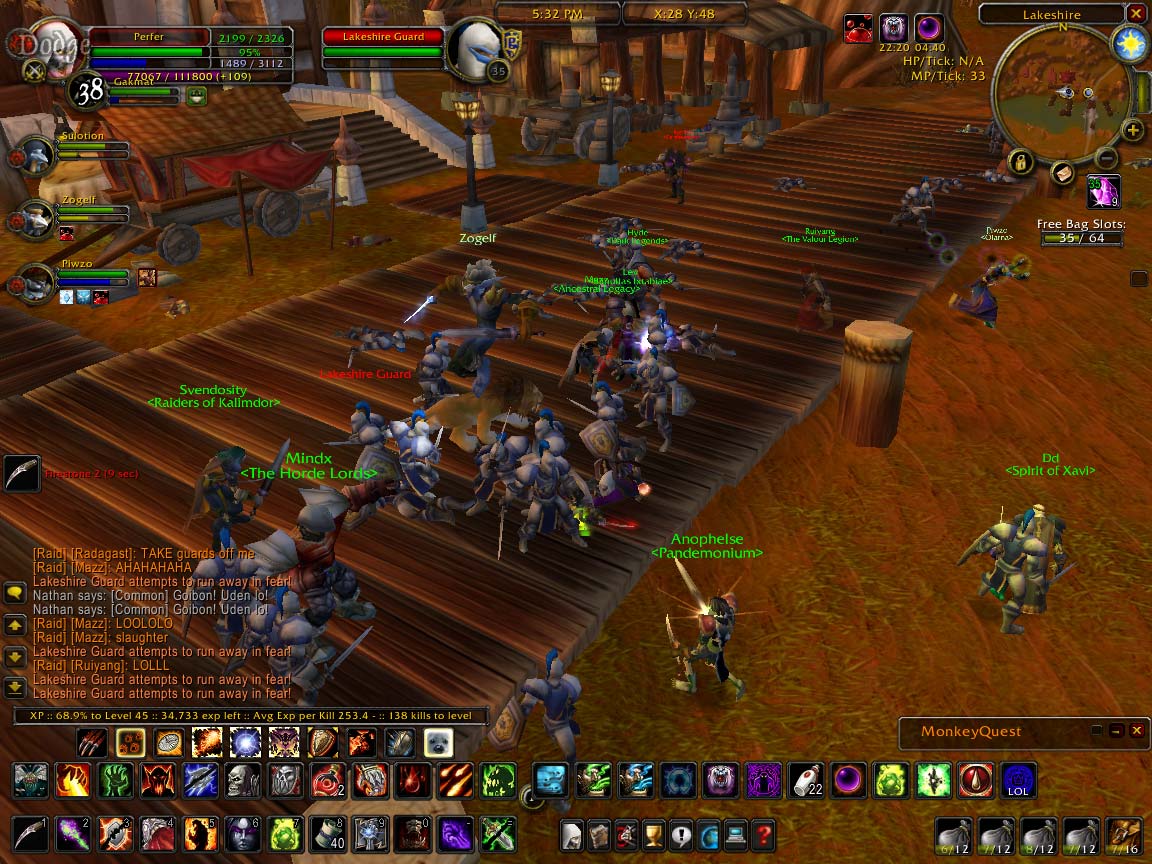Activate the curved dagger ability in slot 1
The width and height of the screenshot is (1152, 864).
click(x=29, y=832)
